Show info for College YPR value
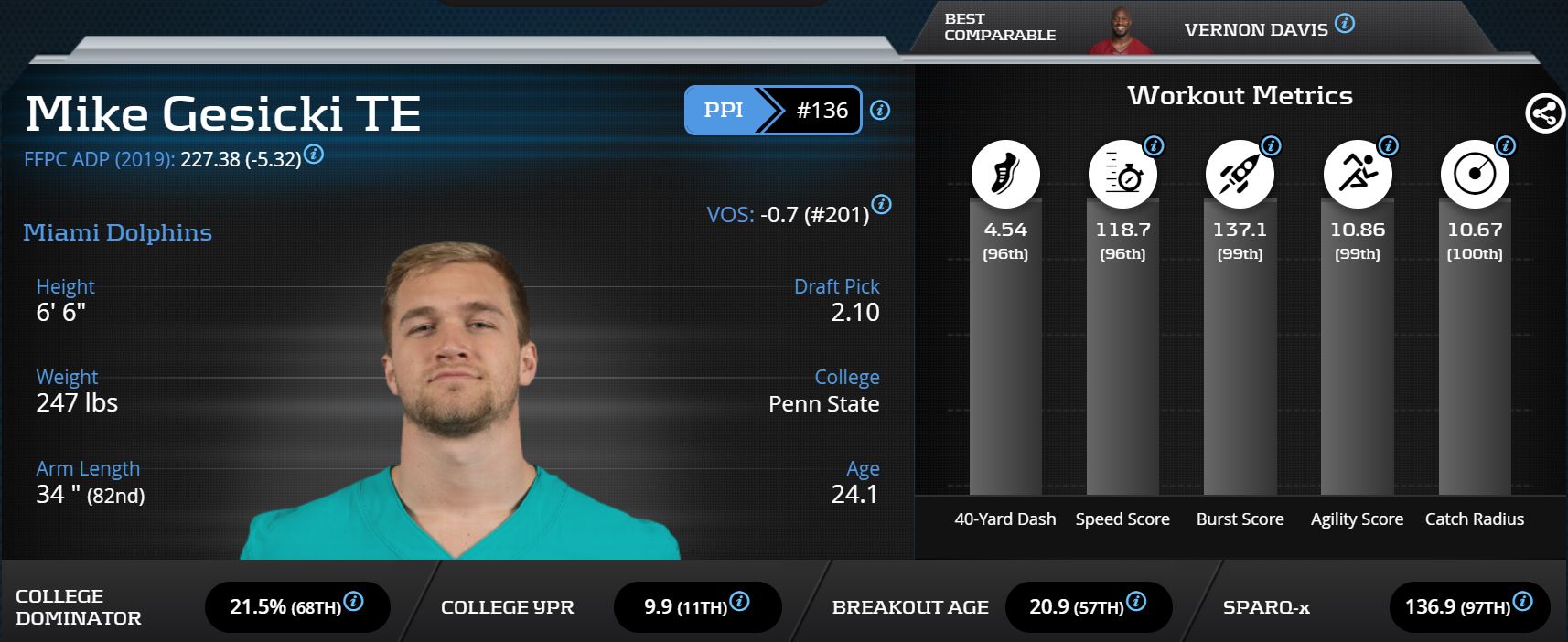The image size is (1568, 642). coord(740,601)
